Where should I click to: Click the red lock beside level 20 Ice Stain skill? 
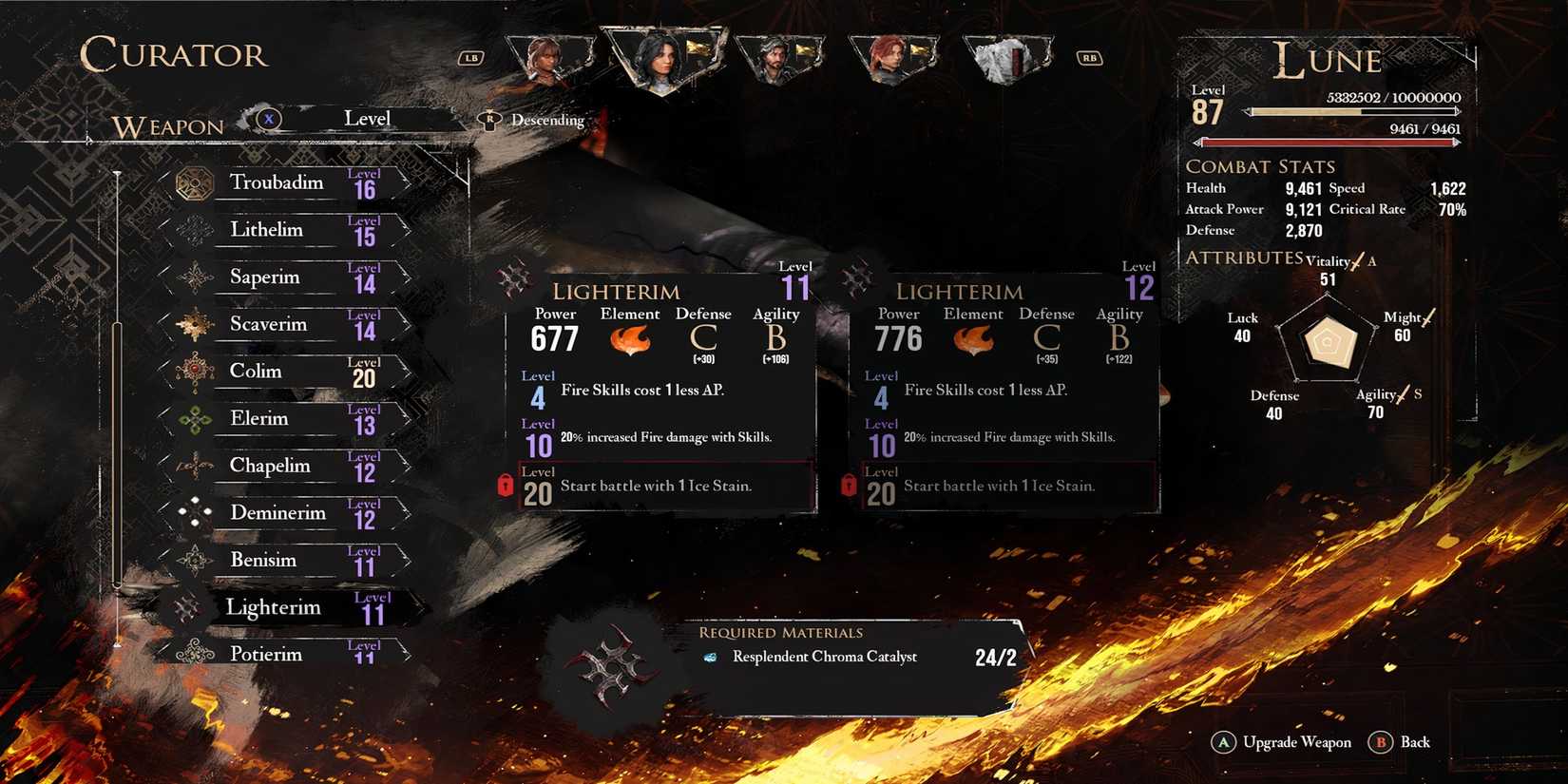[x=505, y=485]
